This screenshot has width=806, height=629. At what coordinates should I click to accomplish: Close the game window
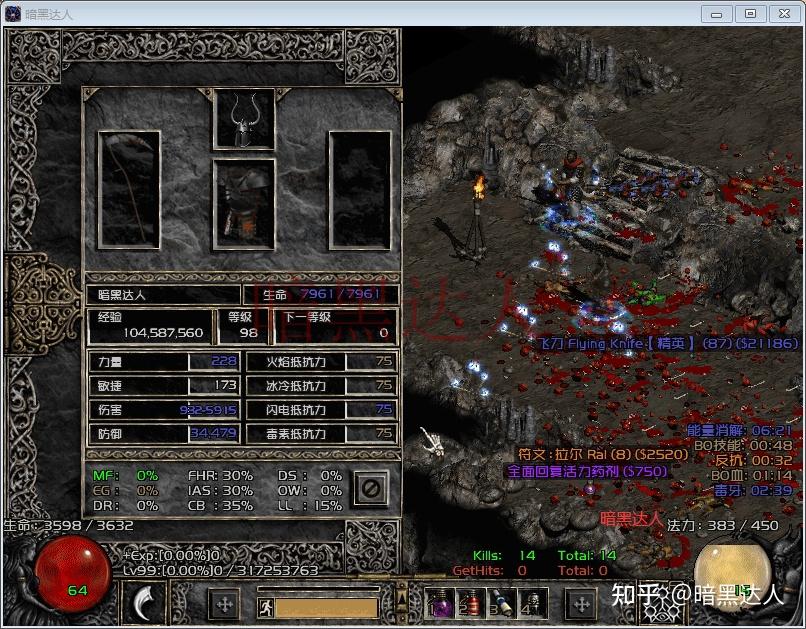pyautogui.click(x=784, y=13)
